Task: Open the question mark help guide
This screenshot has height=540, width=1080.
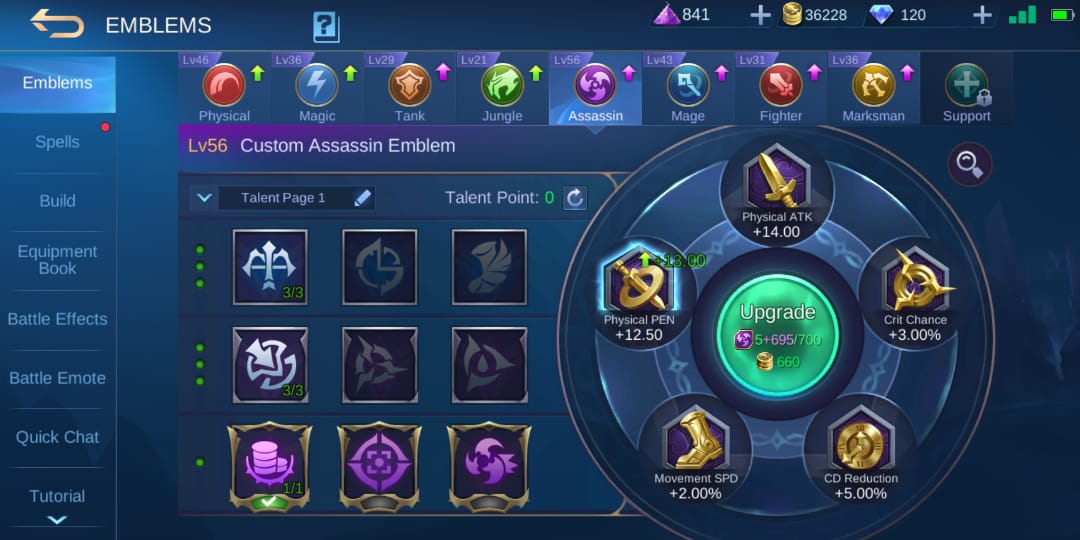Action: click(x=326, y=26)
